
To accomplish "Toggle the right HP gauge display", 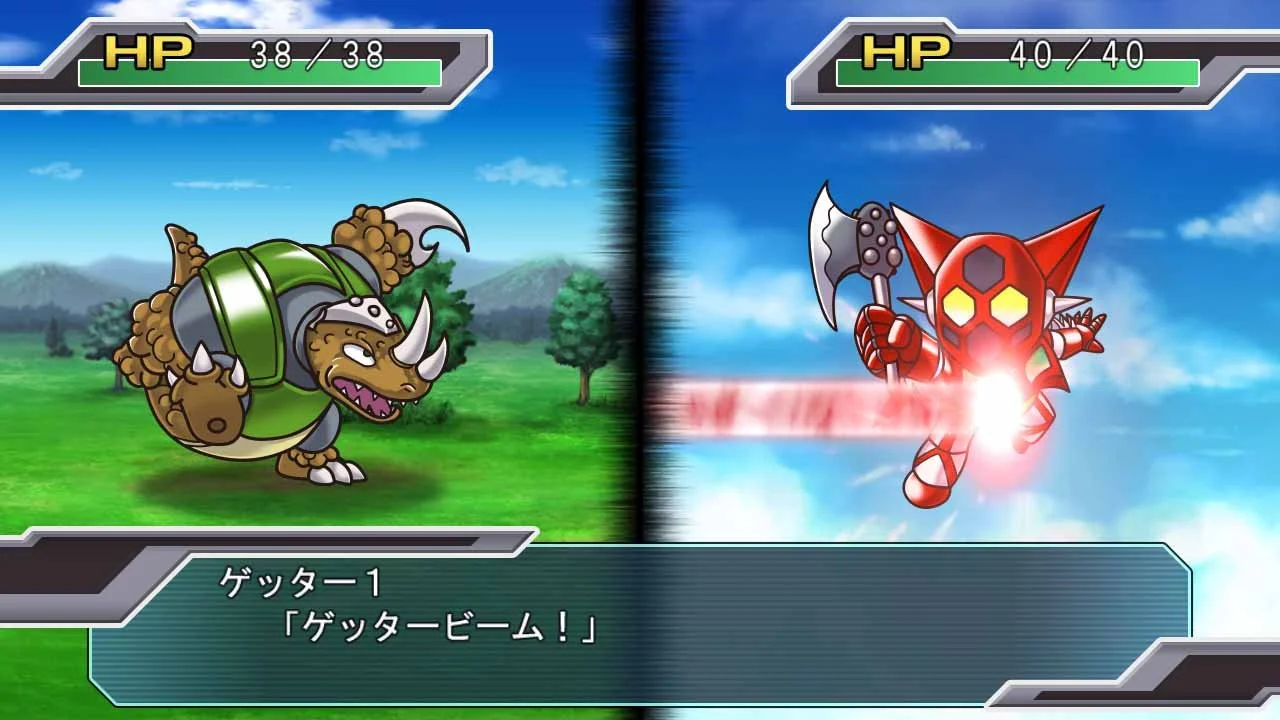I will [x=1015, y=72].
